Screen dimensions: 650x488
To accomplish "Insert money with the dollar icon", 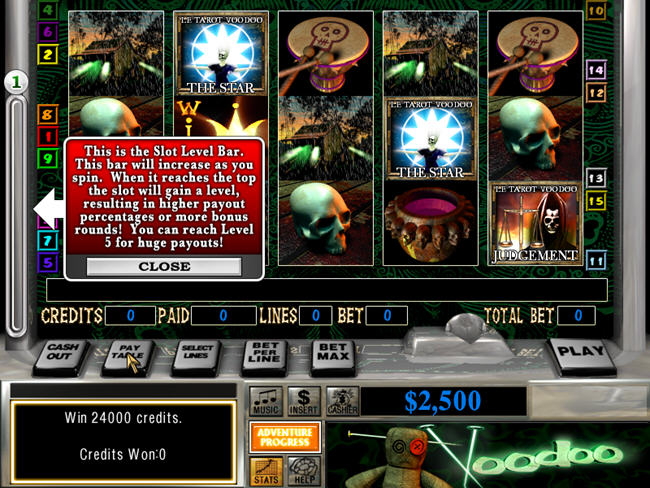I will 304,402.
